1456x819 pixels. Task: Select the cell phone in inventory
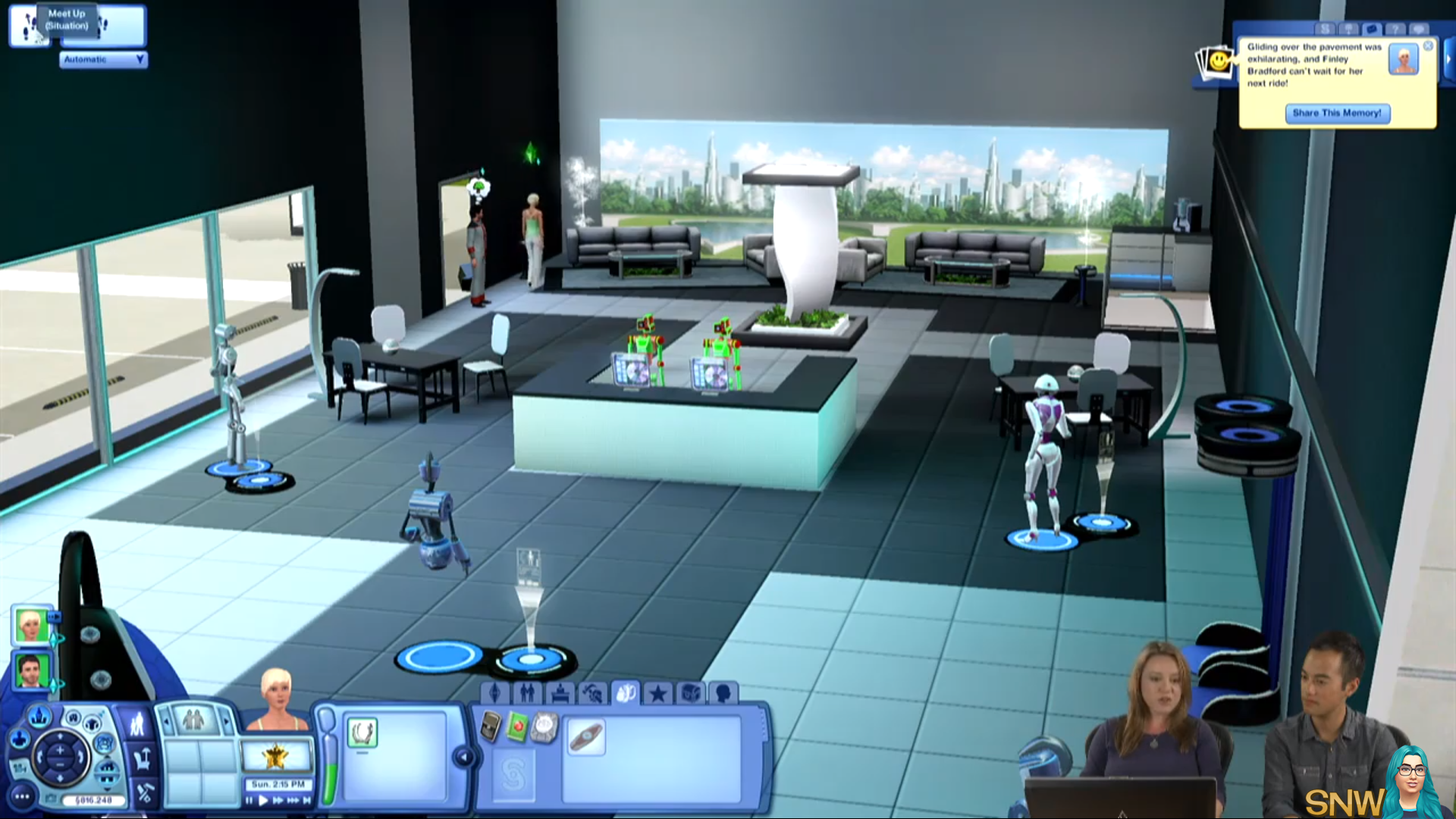[491, 727]
